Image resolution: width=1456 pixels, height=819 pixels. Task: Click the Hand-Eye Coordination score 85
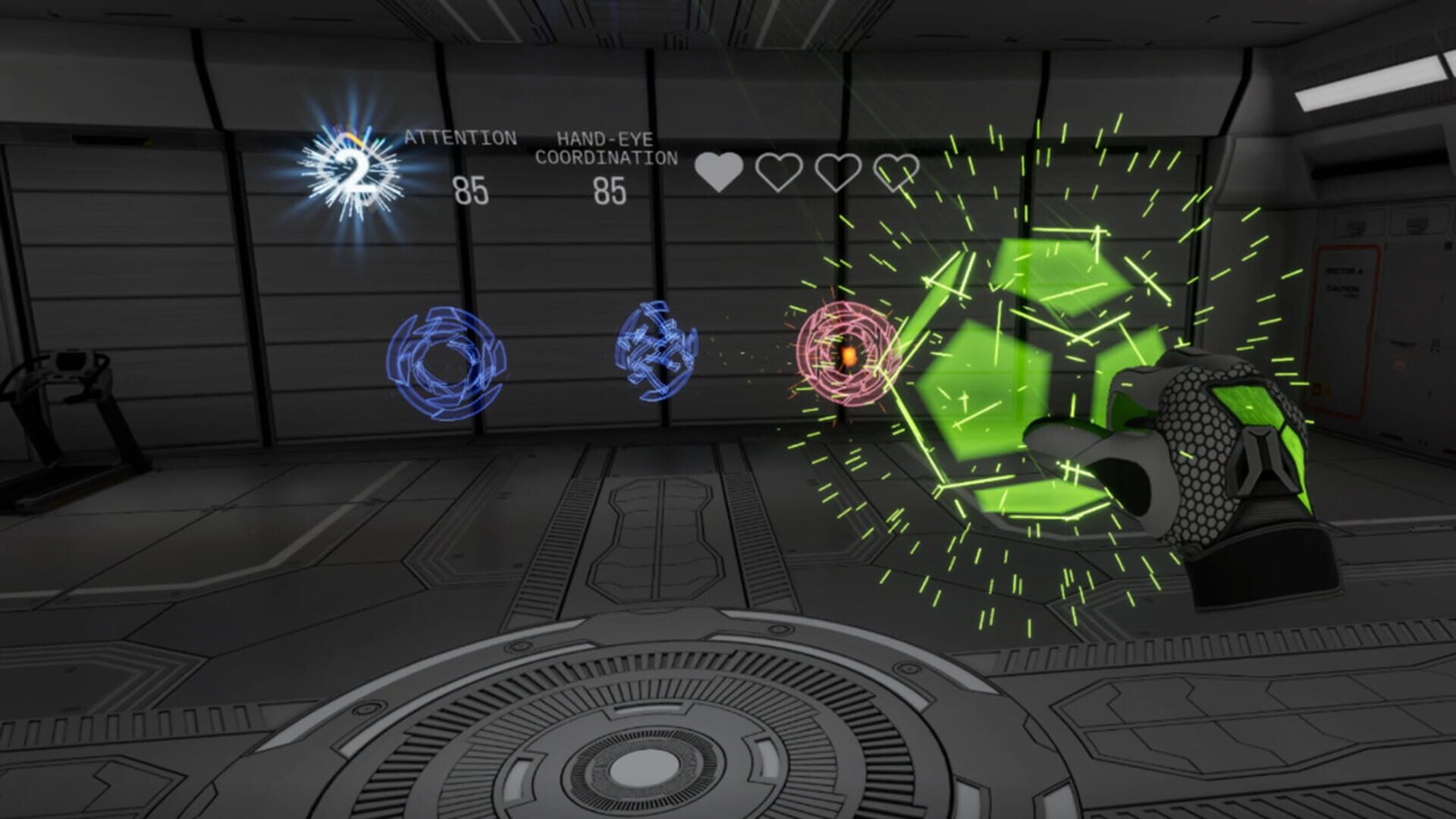coord(610,190)
